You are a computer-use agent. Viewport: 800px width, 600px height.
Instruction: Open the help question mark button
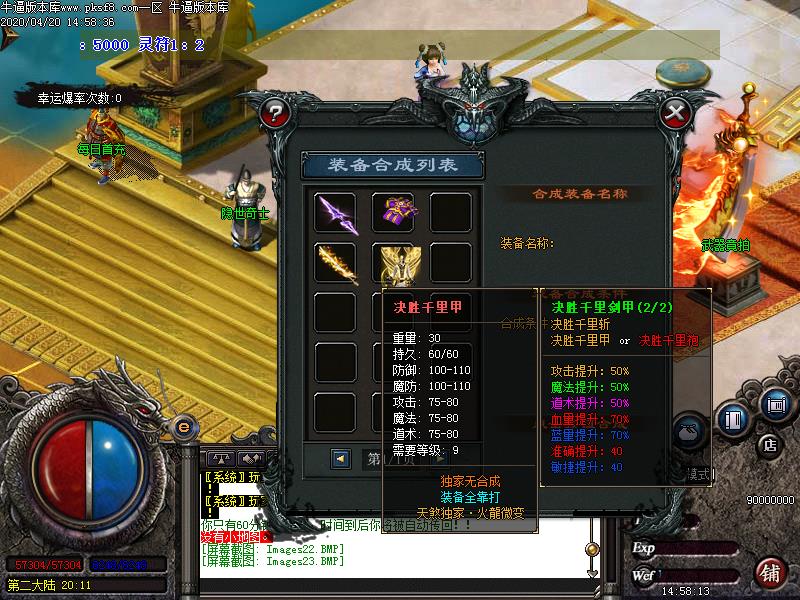pyautogui.click(x=272, y=112)
